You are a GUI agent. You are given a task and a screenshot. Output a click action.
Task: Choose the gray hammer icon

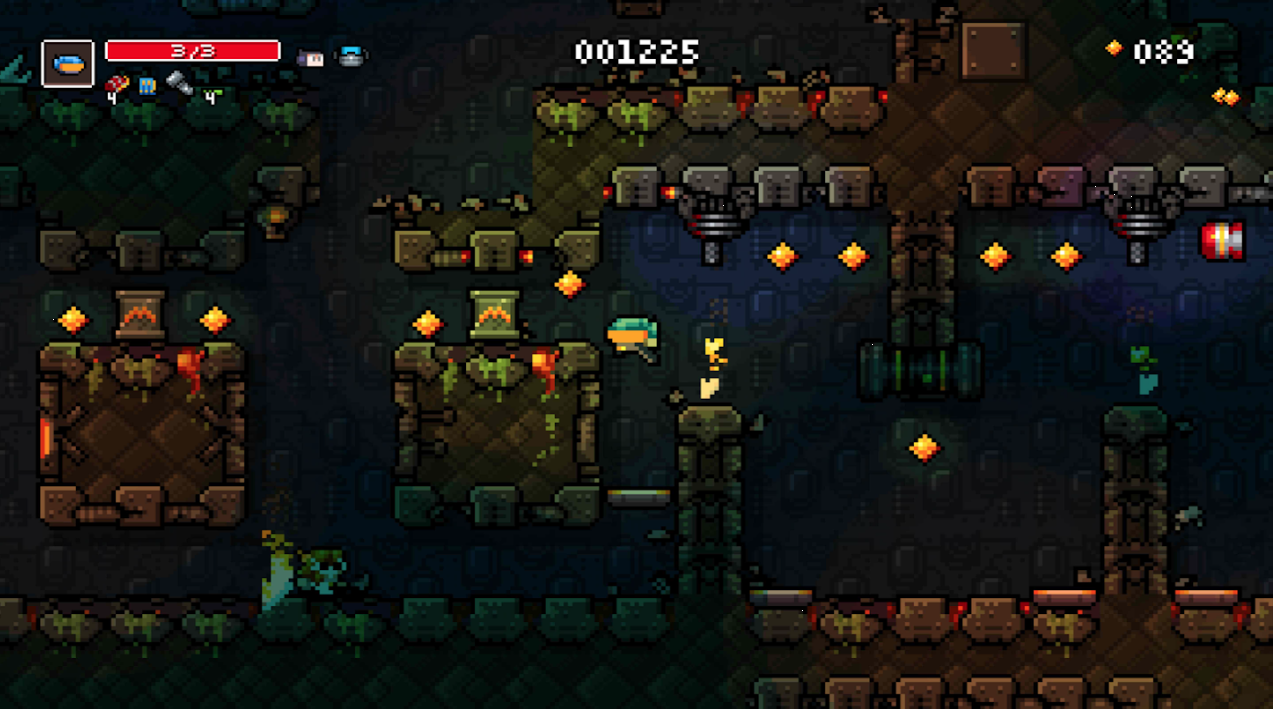click(x=179, y=83)
